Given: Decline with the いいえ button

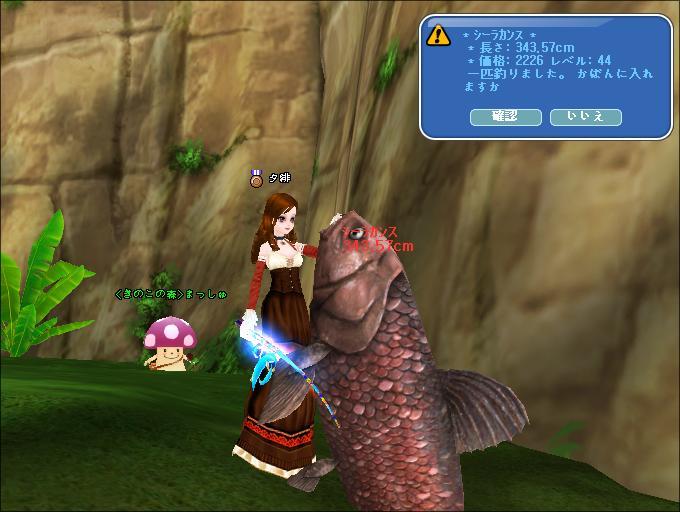Looking at the screenshot, I should (x=585, y=117).
